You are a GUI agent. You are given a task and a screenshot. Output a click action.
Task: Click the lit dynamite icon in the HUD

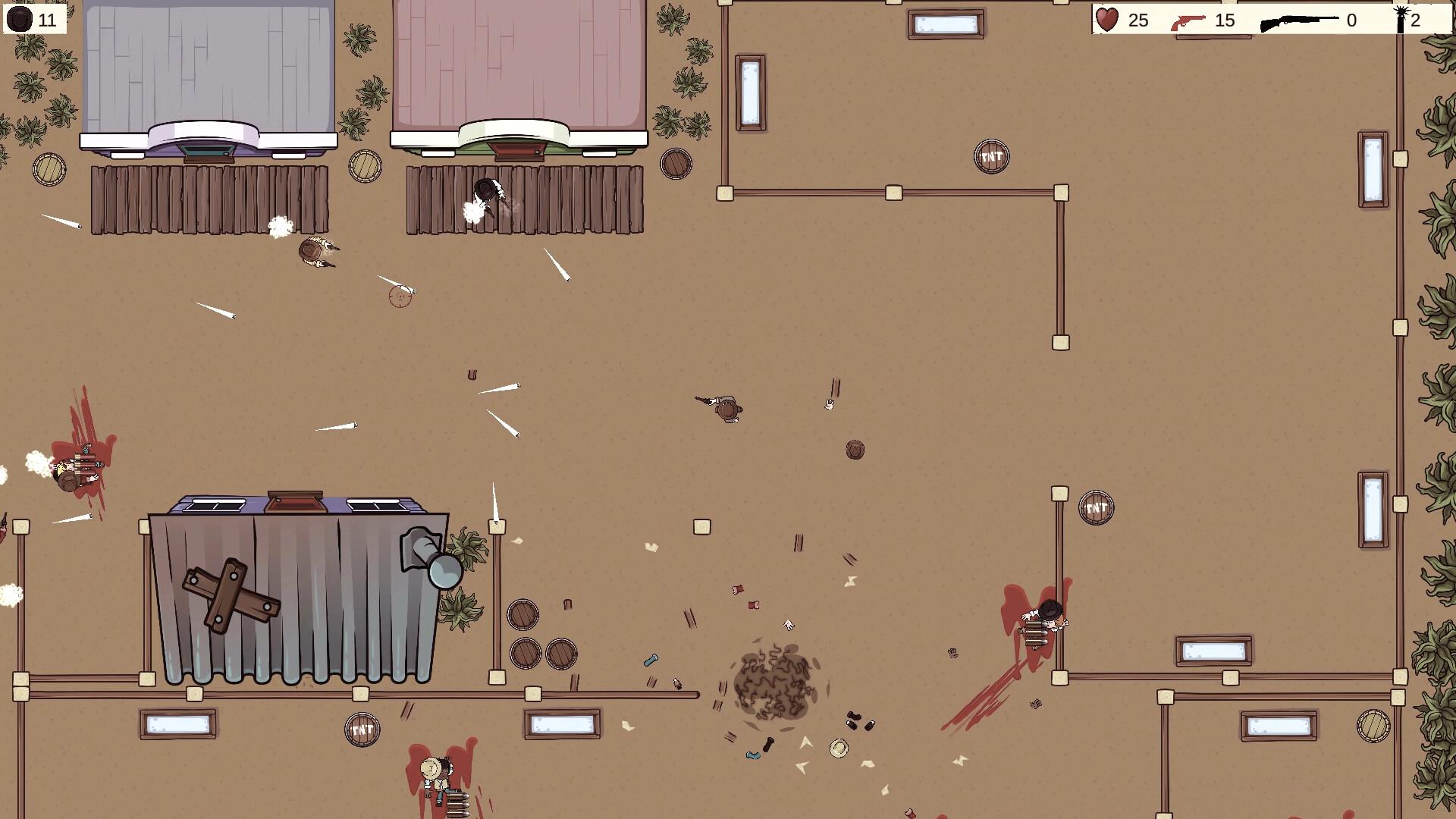pyautogui.click(x=1400, y=19)
